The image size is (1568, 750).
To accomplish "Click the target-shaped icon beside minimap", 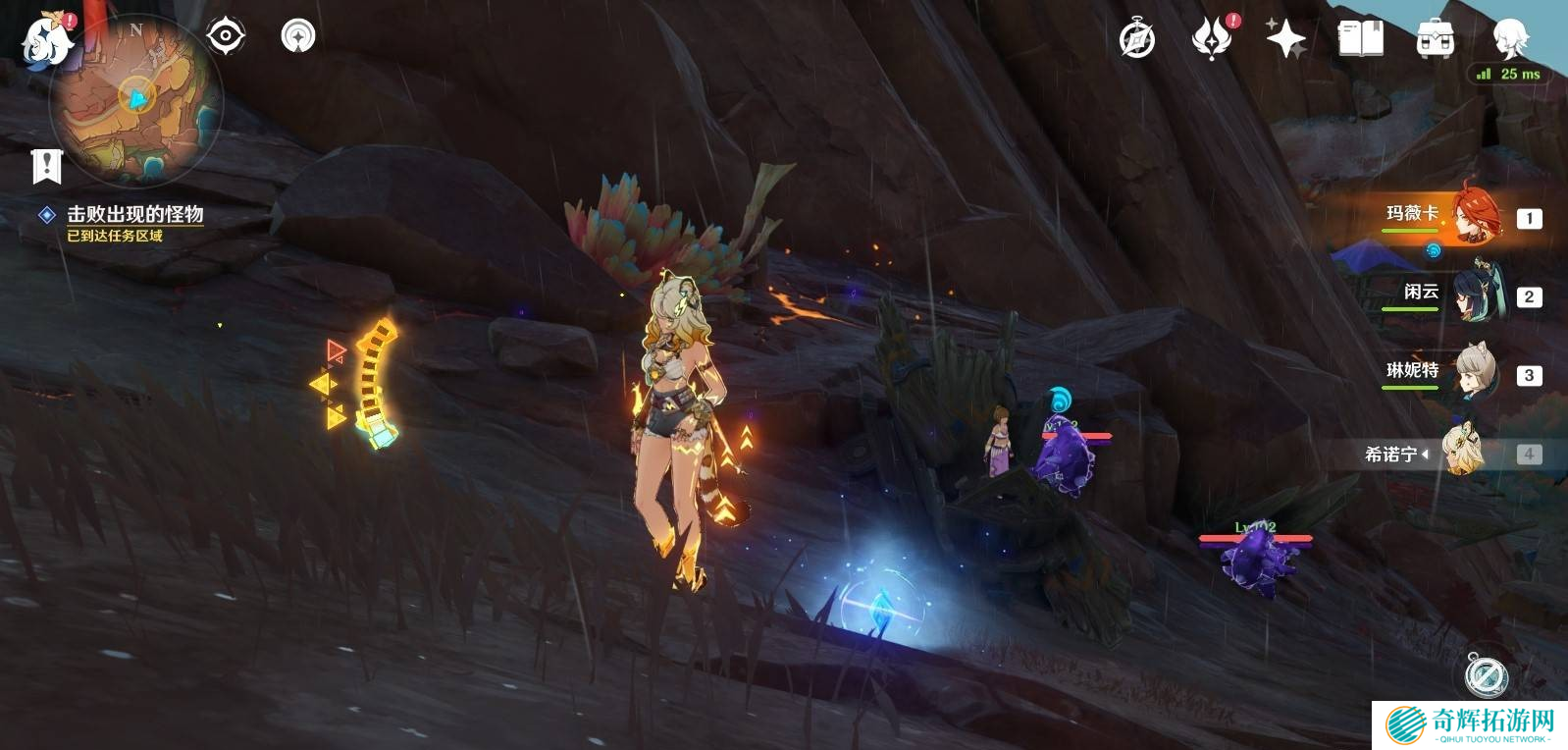I will pyautogui.click(x=225, y=36).
